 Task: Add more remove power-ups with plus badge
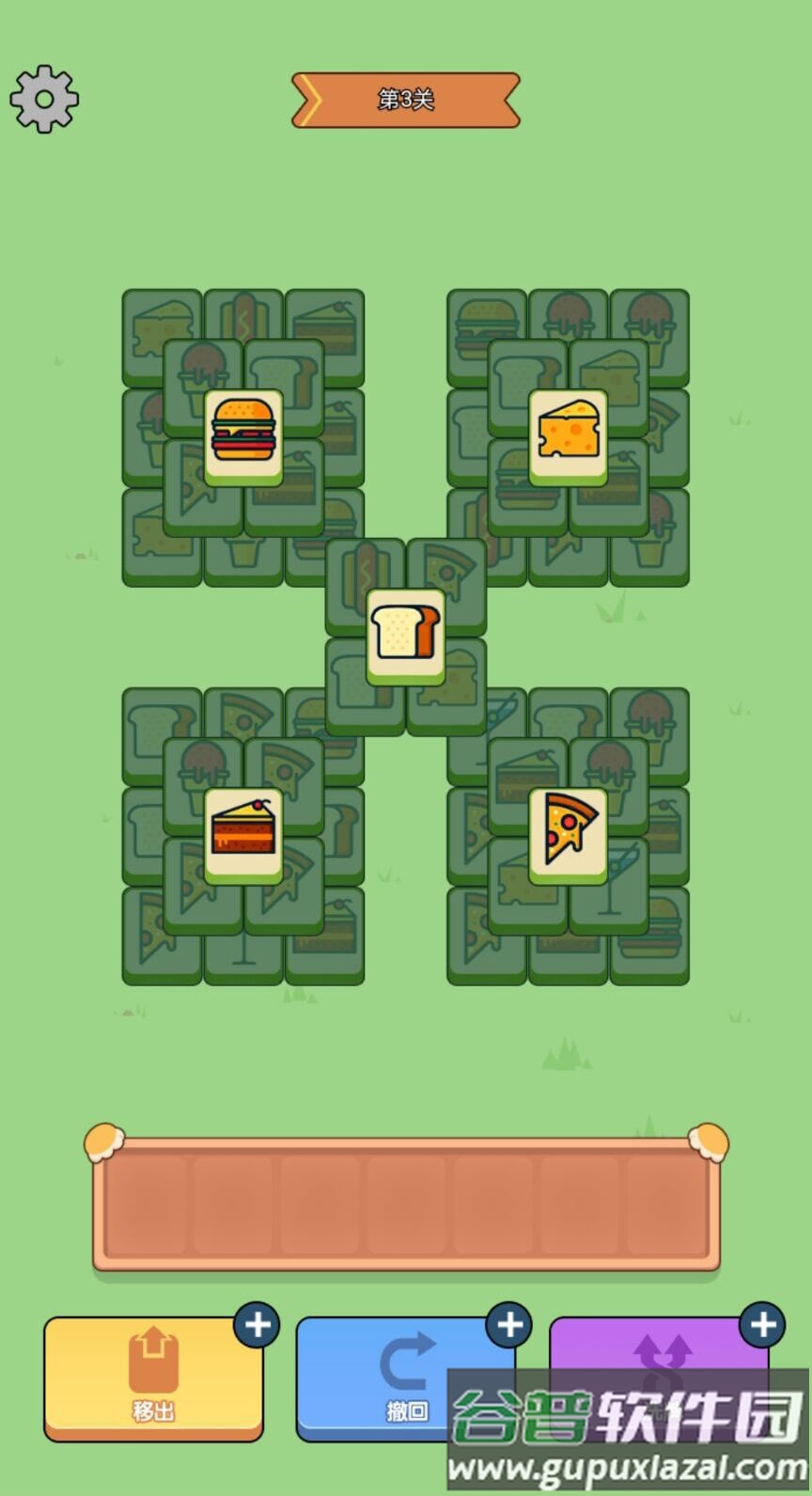coord(257,1325)
